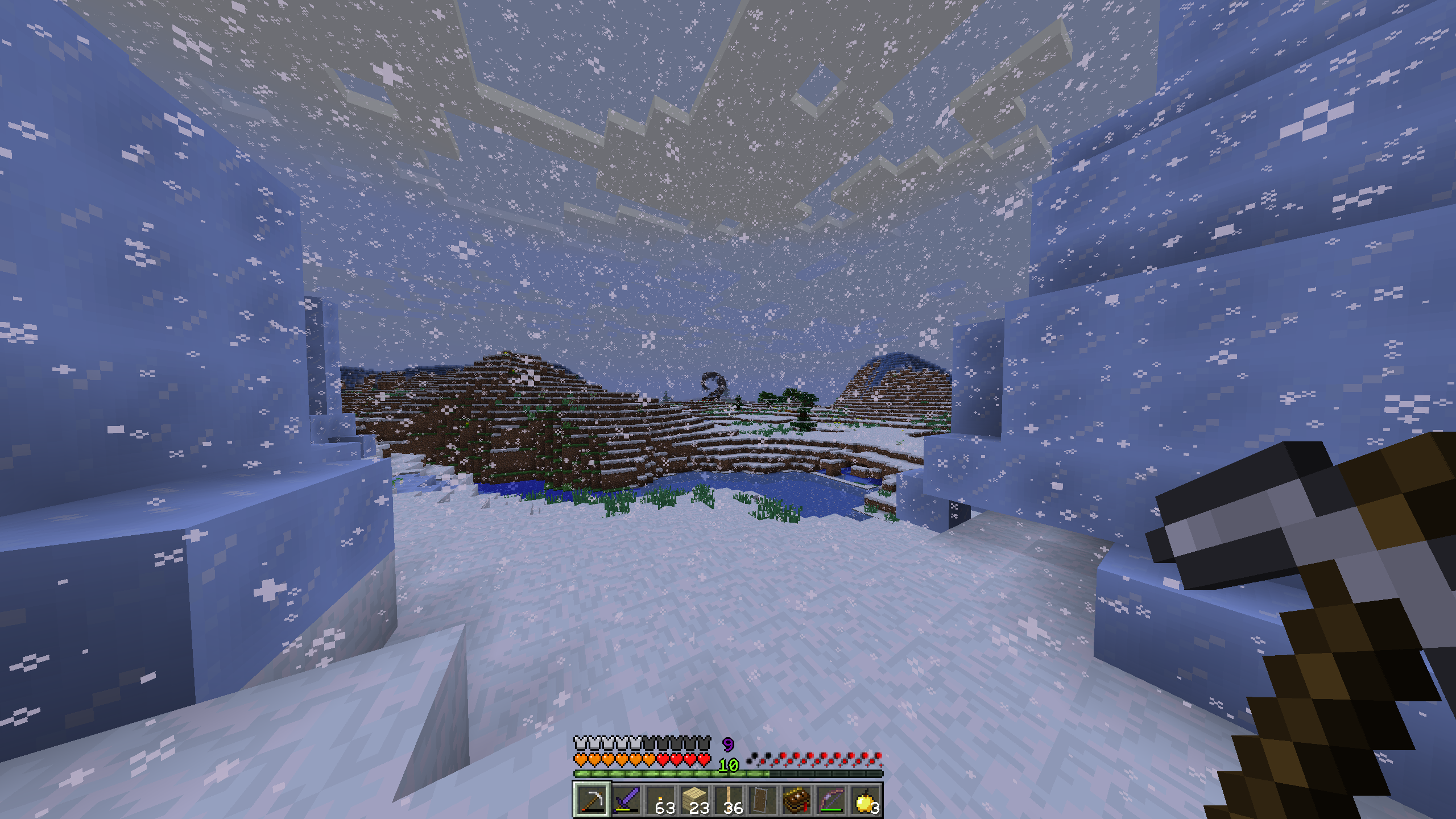Select the stack of 36 sticks
Screen dimensions: 1456x819
pyautogui.click(x=729, y=800)
